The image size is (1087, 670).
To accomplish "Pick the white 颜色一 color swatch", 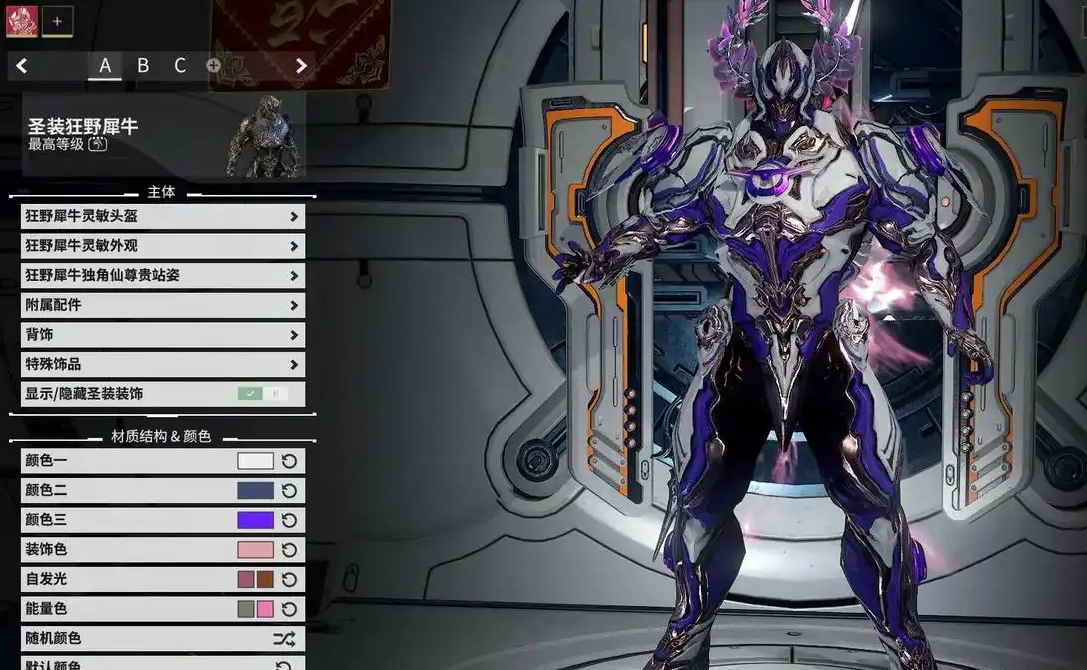I will [x=255, y=461].
